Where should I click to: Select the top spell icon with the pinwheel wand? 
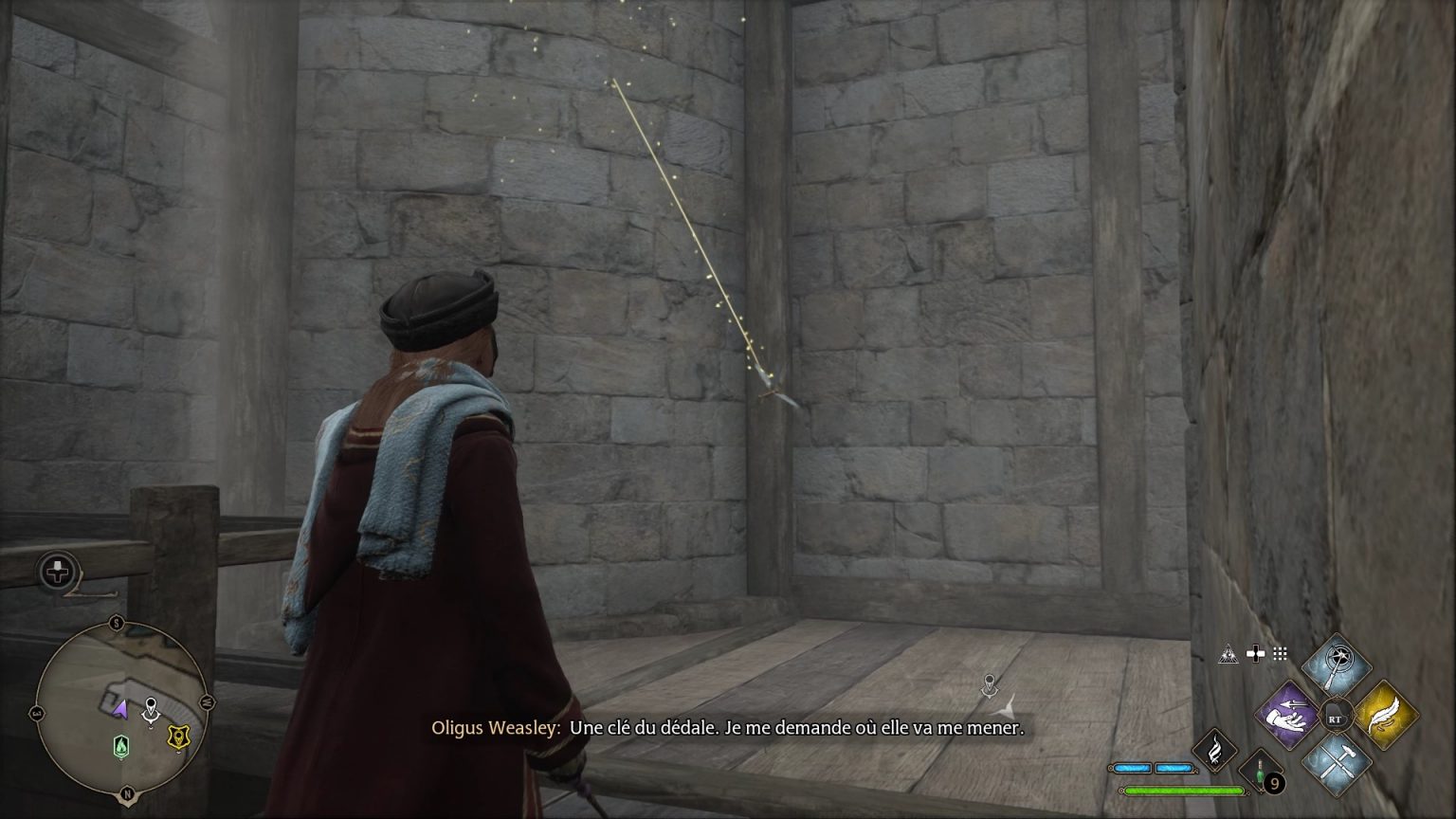[x=1338, y=664]
